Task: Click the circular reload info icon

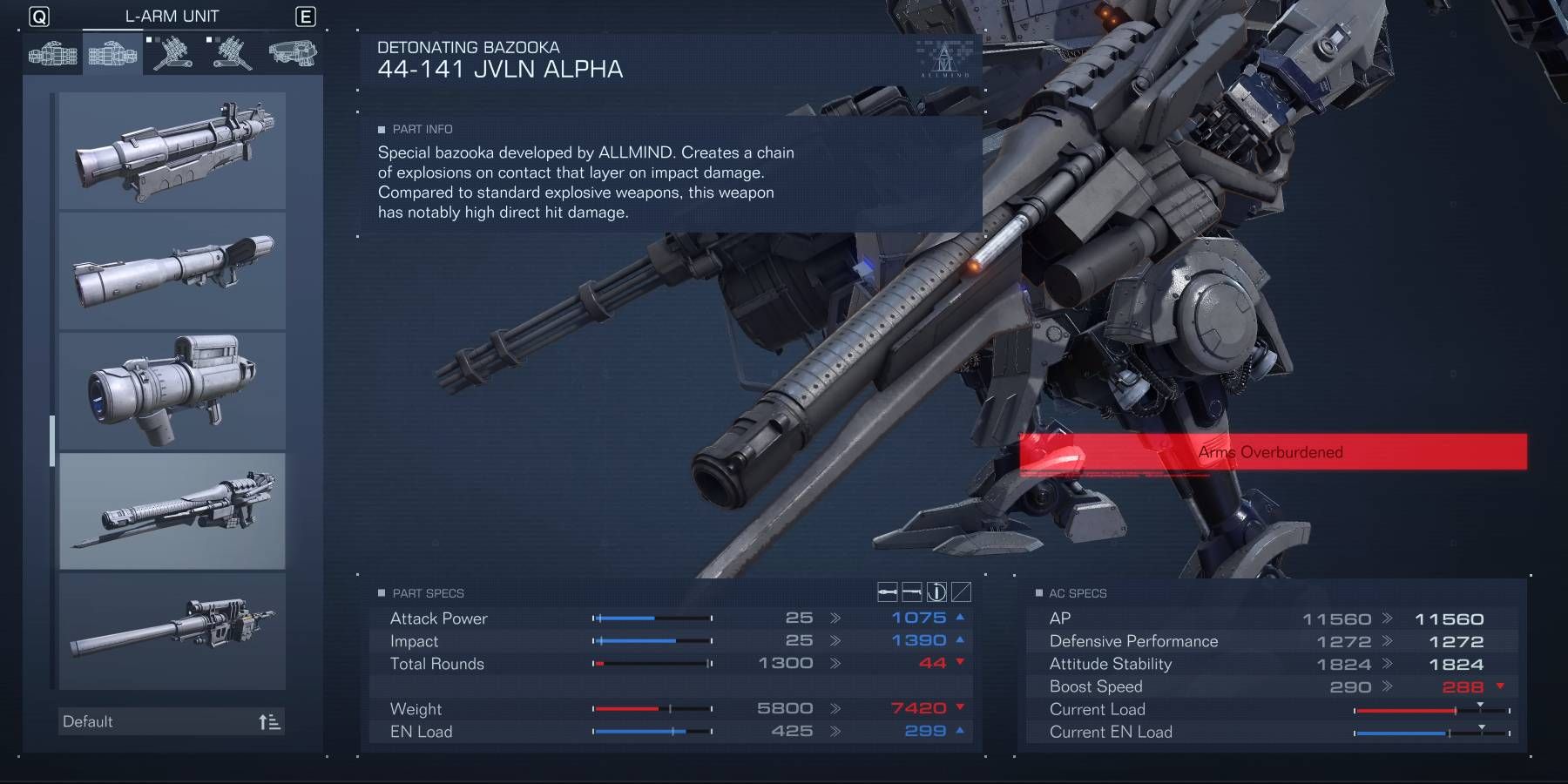Action: point(936,592)
